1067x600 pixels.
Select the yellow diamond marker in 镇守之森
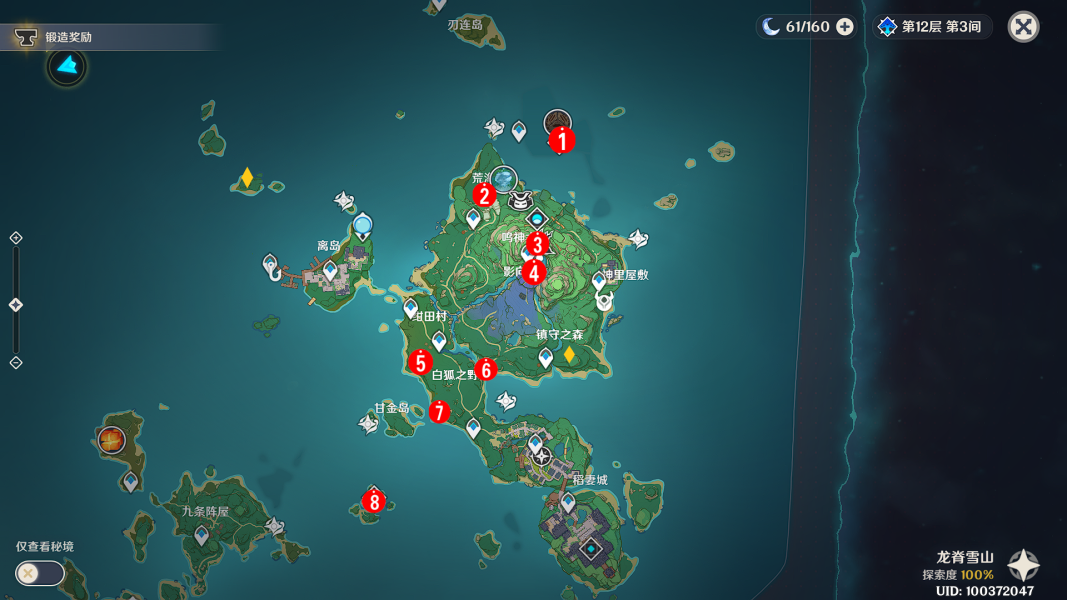[569, 355]
